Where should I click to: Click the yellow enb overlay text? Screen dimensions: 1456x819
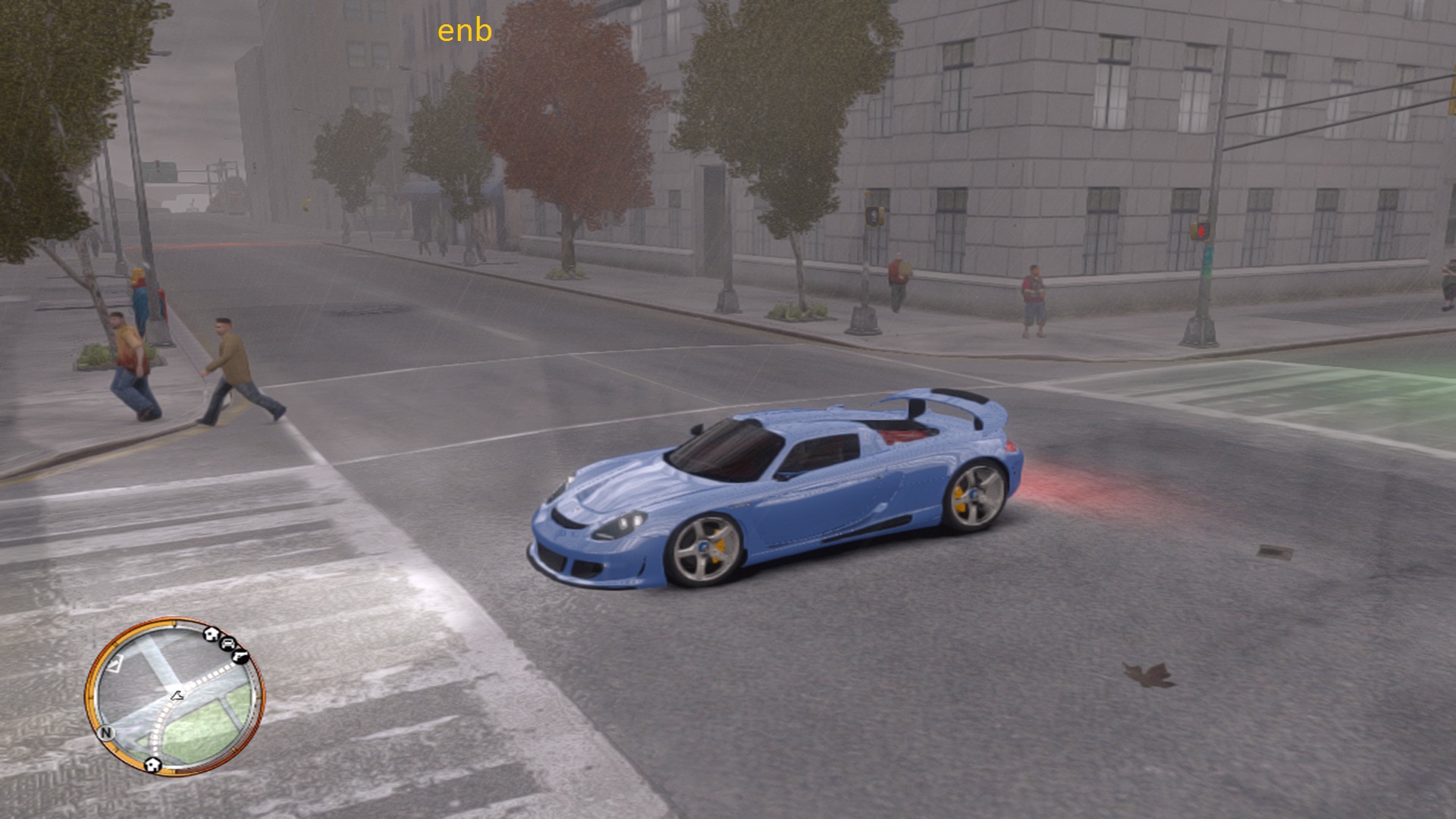(x=465, y=31)
